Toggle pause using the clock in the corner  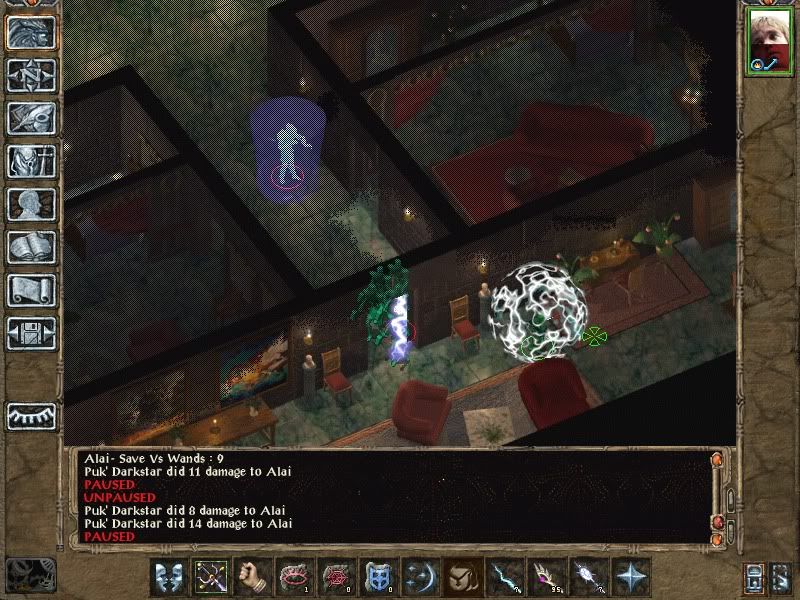click(30, 574)
